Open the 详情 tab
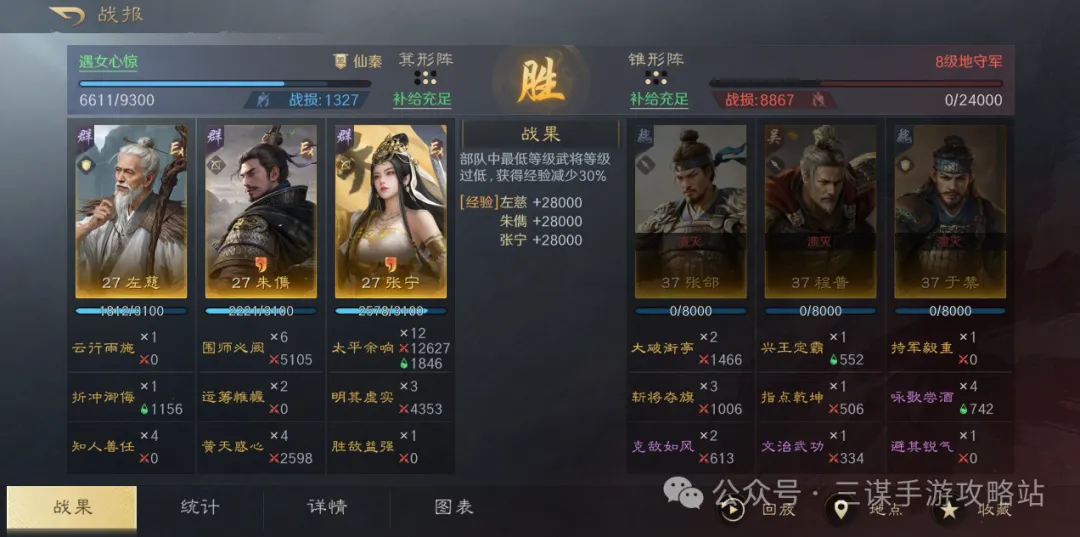This screenshot has height=537, width=1080. [x=326, y=507]
